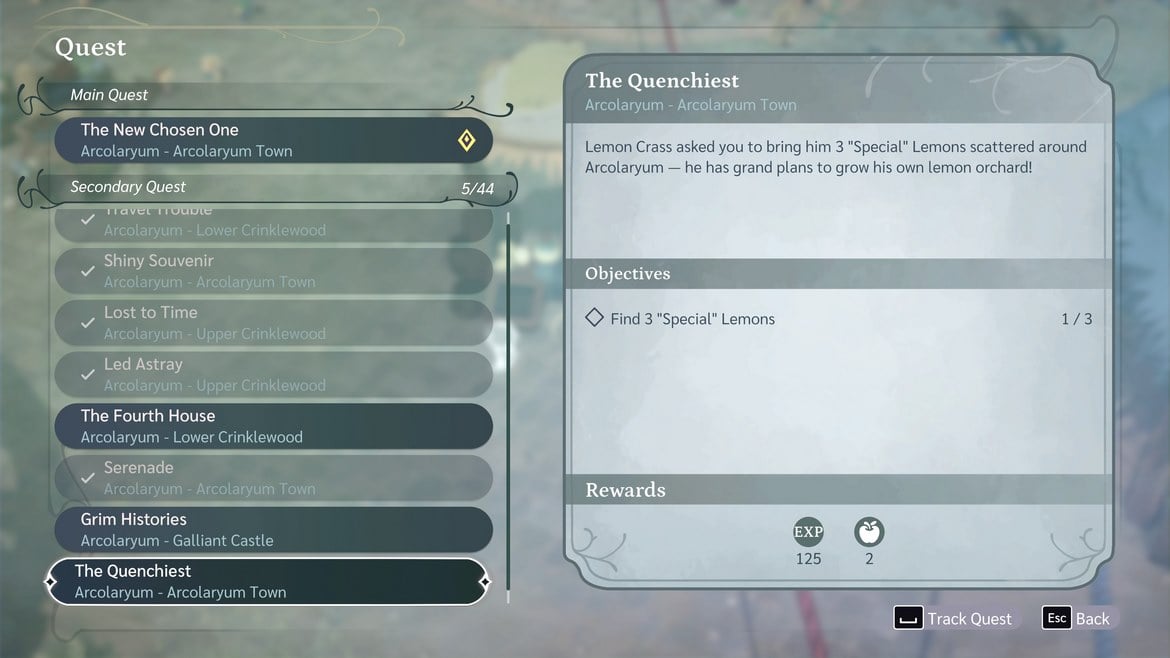Select The Quenchiest quest entry
This screenshot has width=1170, height=658.
(267, 582)
